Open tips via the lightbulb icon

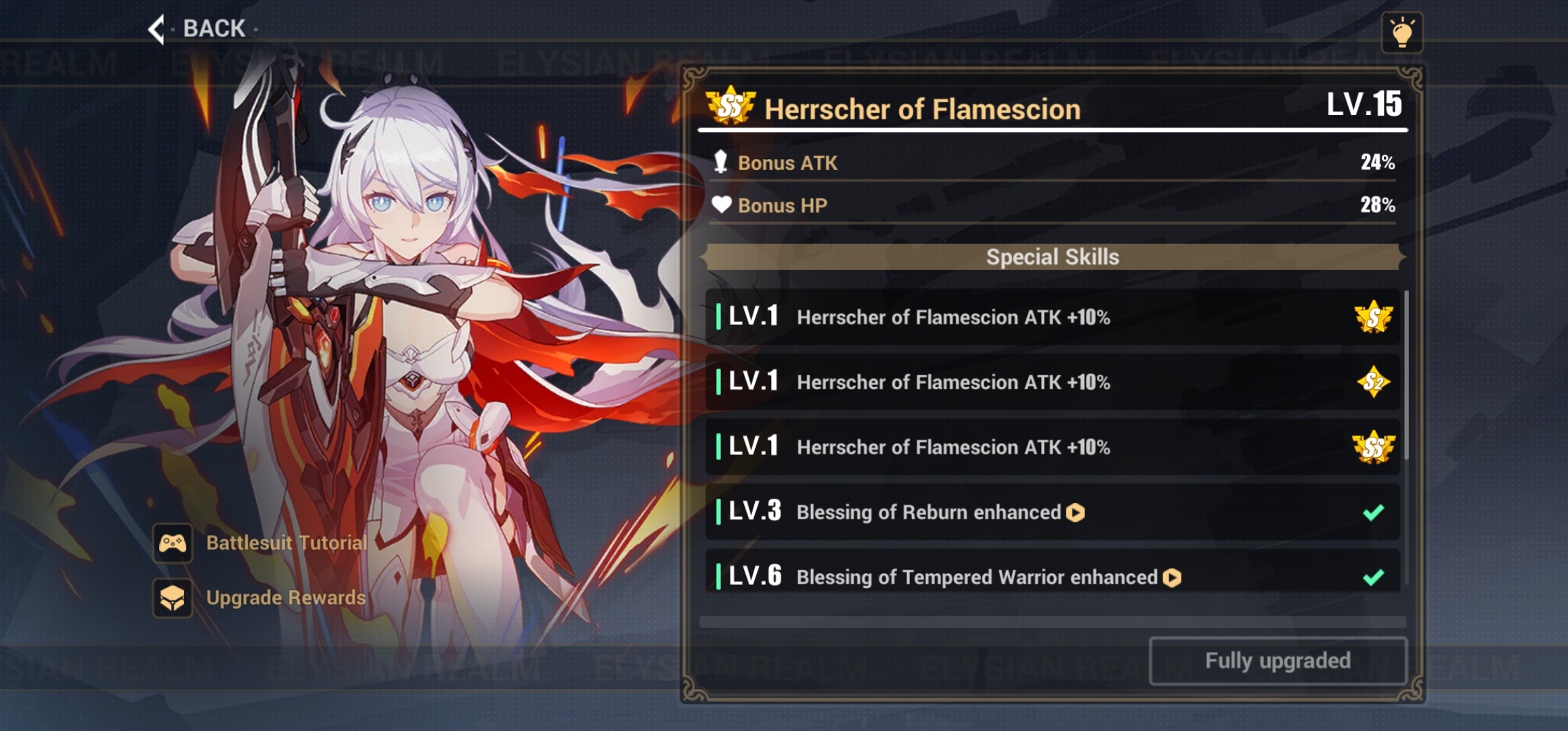click(x=1403, y=31)
